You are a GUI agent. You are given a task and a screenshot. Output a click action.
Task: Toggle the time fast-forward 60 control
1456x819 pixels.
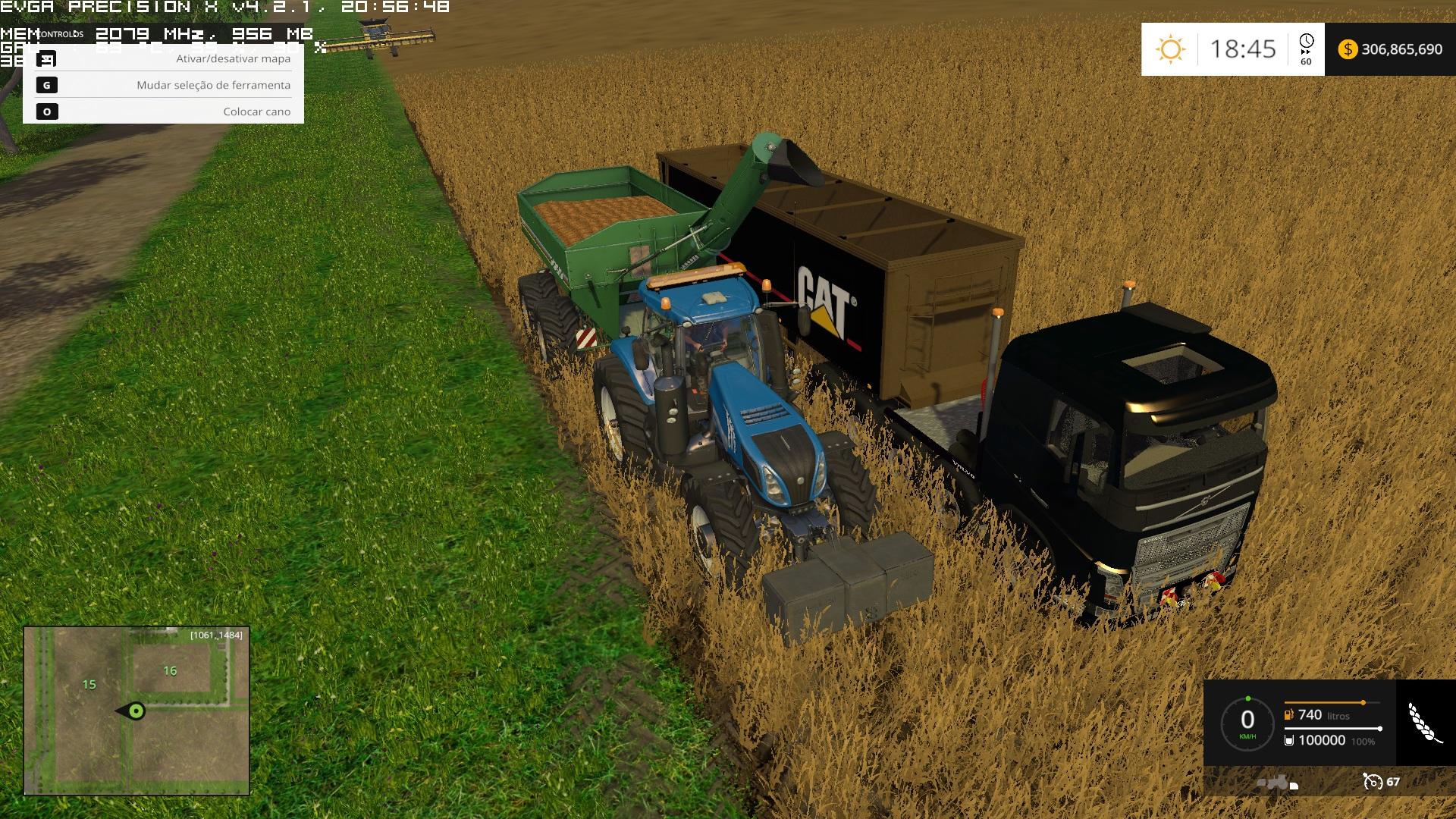(x=1304, y=57)
